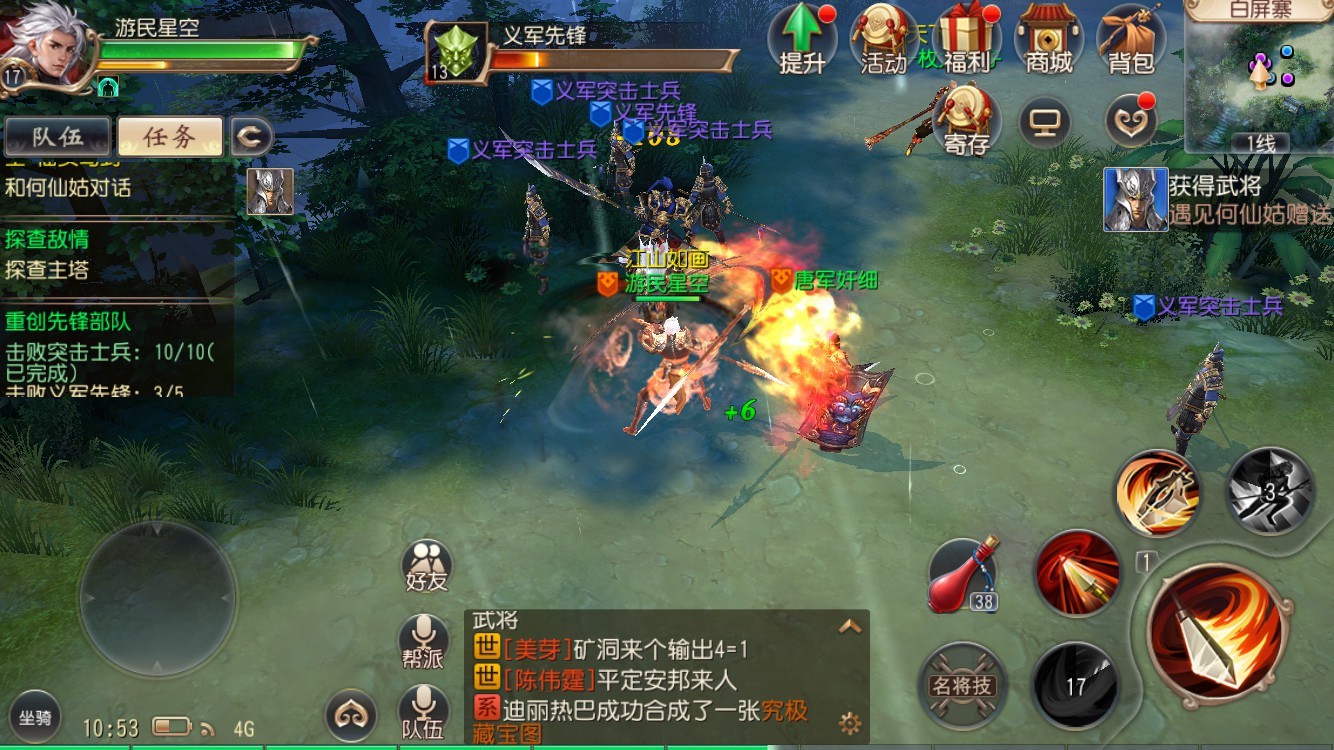1334x750 pixels.
Task: Drink the red health potion with 38 charges
Action: [963, 577]
